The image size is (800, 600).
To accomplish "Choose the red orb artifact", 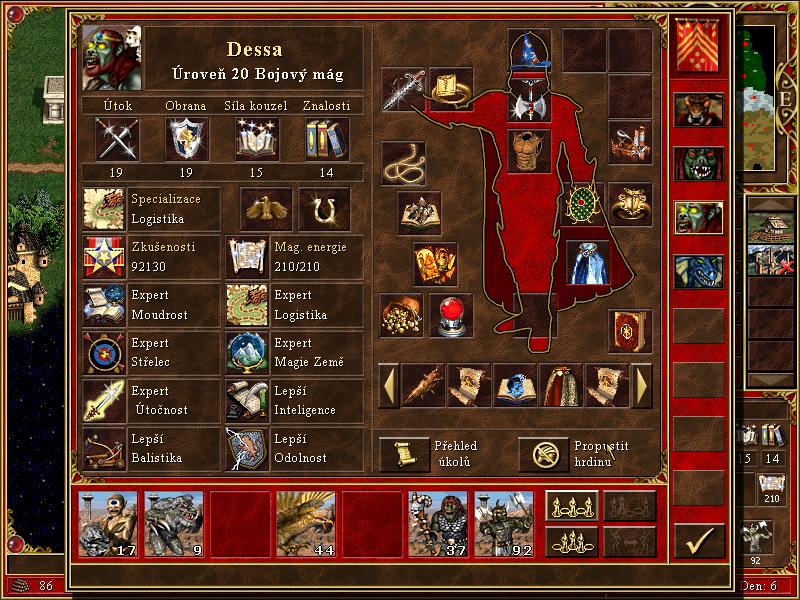I will pos(451,315).
